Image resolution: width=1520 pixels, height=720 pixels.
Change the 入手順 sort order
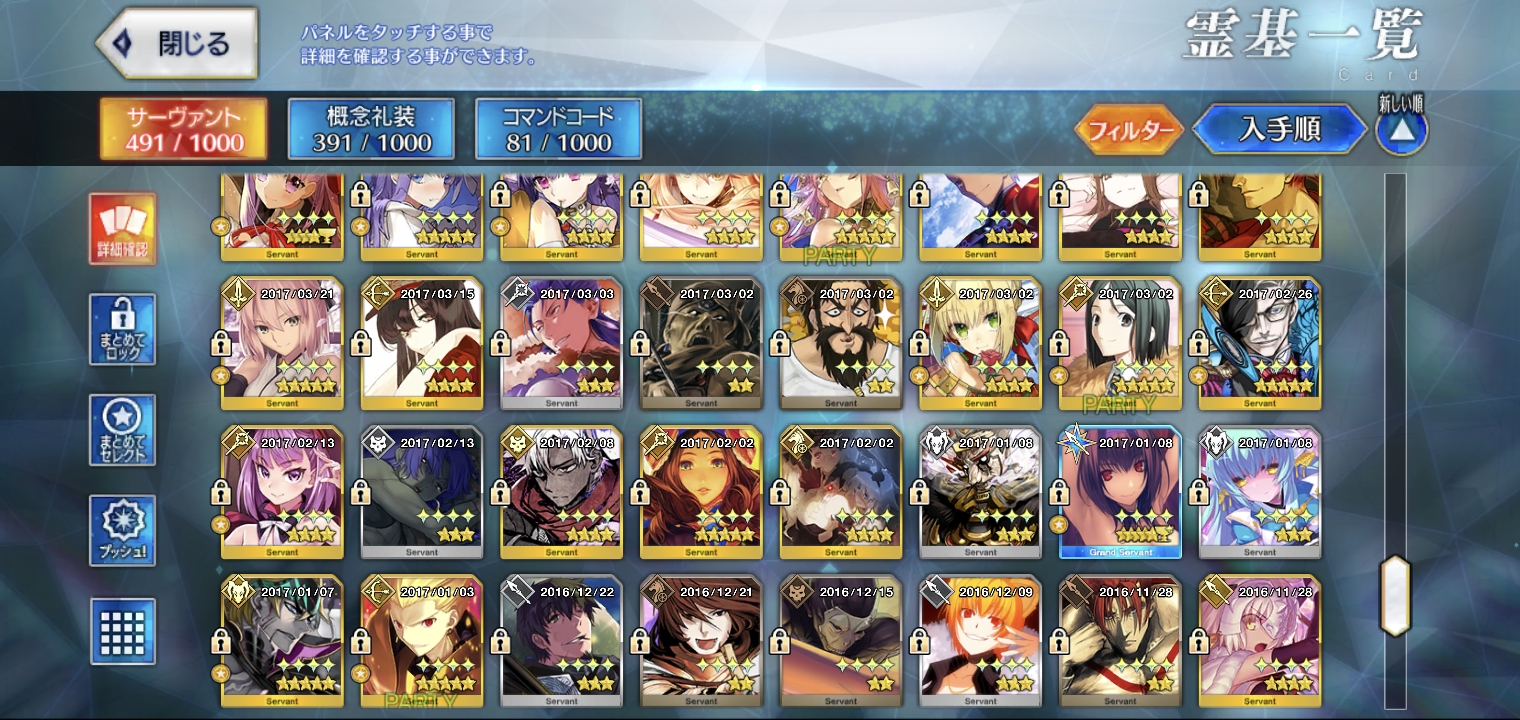click(1279, 130)
